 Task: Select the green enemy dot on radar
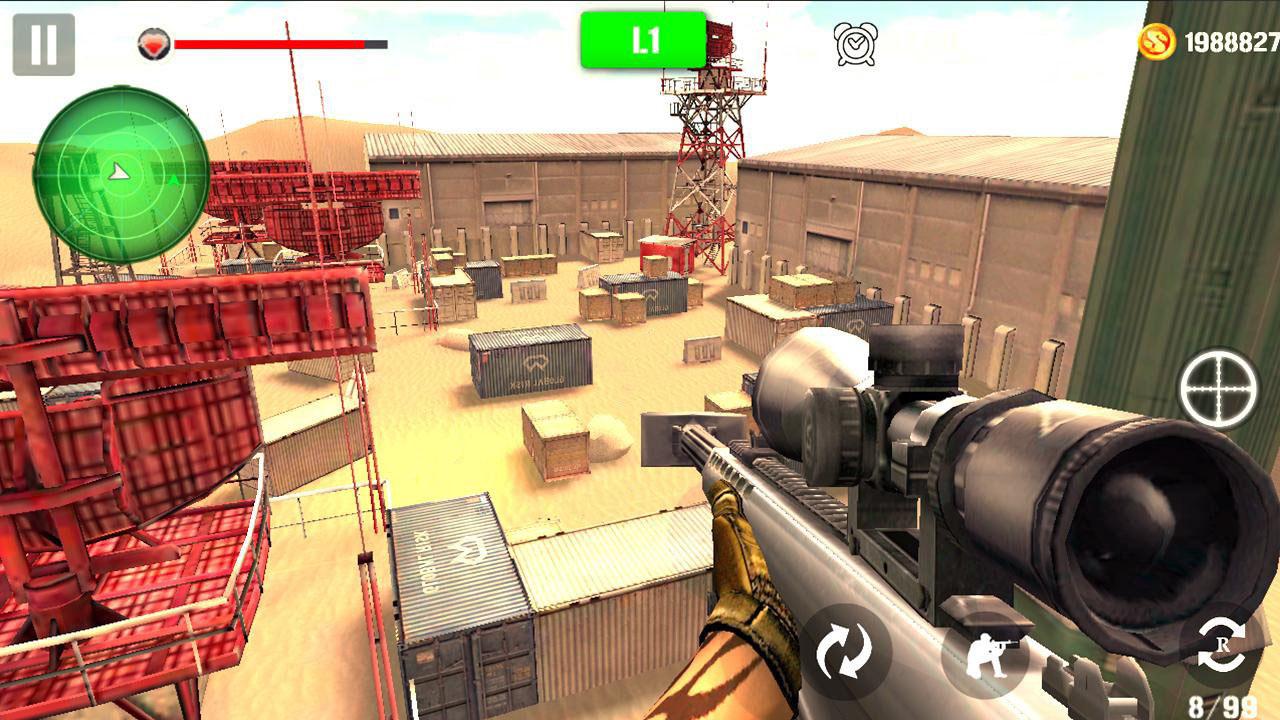coord(172,180)
